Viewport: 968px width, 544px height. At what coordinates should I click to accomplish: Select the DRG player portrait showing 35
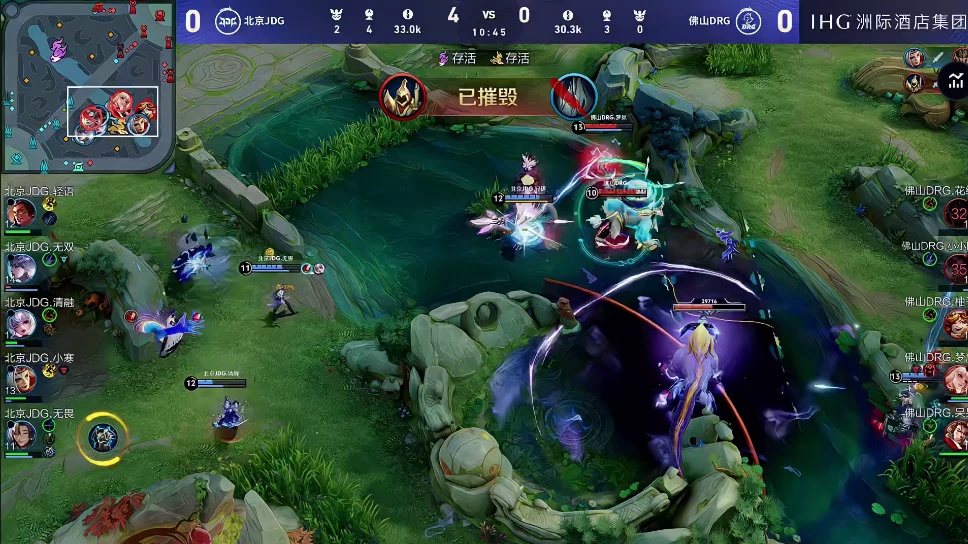pos(956,268)
